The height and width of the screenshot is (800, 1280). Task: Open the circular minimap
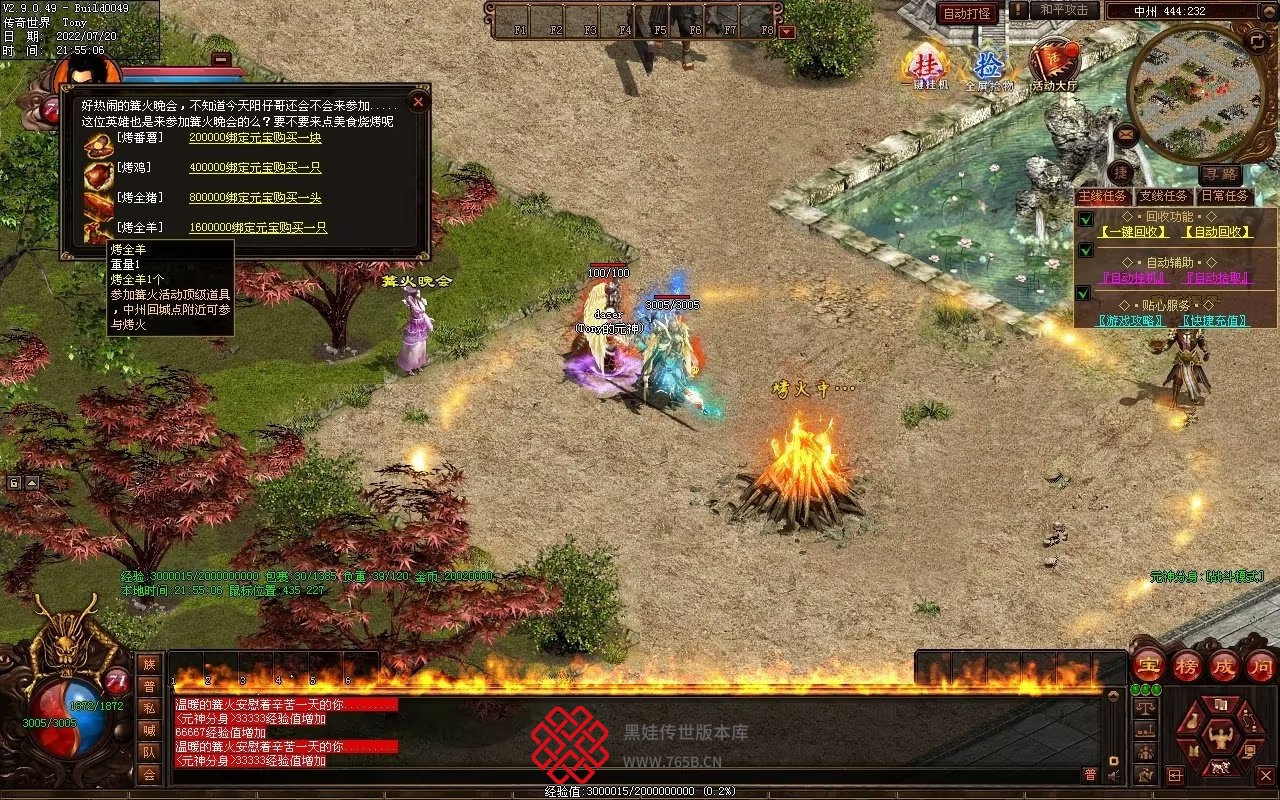click(1190, 90)
